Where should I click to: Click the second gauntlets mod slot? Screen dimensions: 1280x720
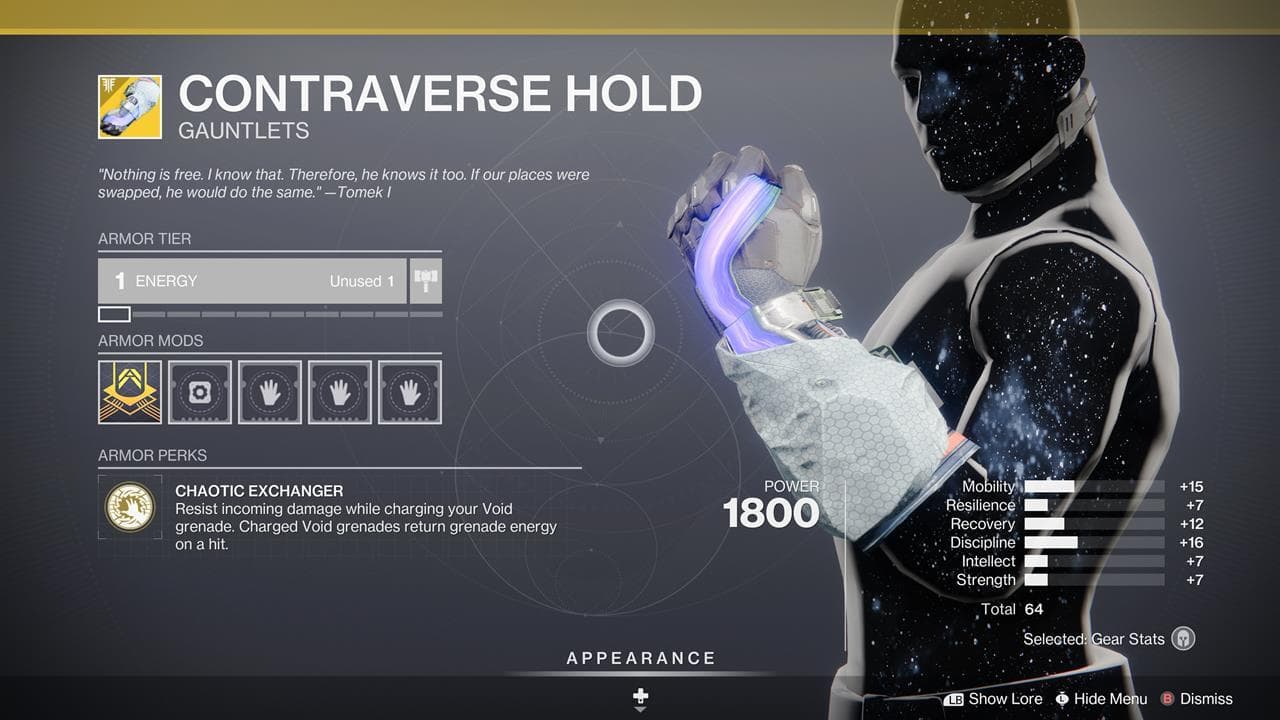point(339,392)
